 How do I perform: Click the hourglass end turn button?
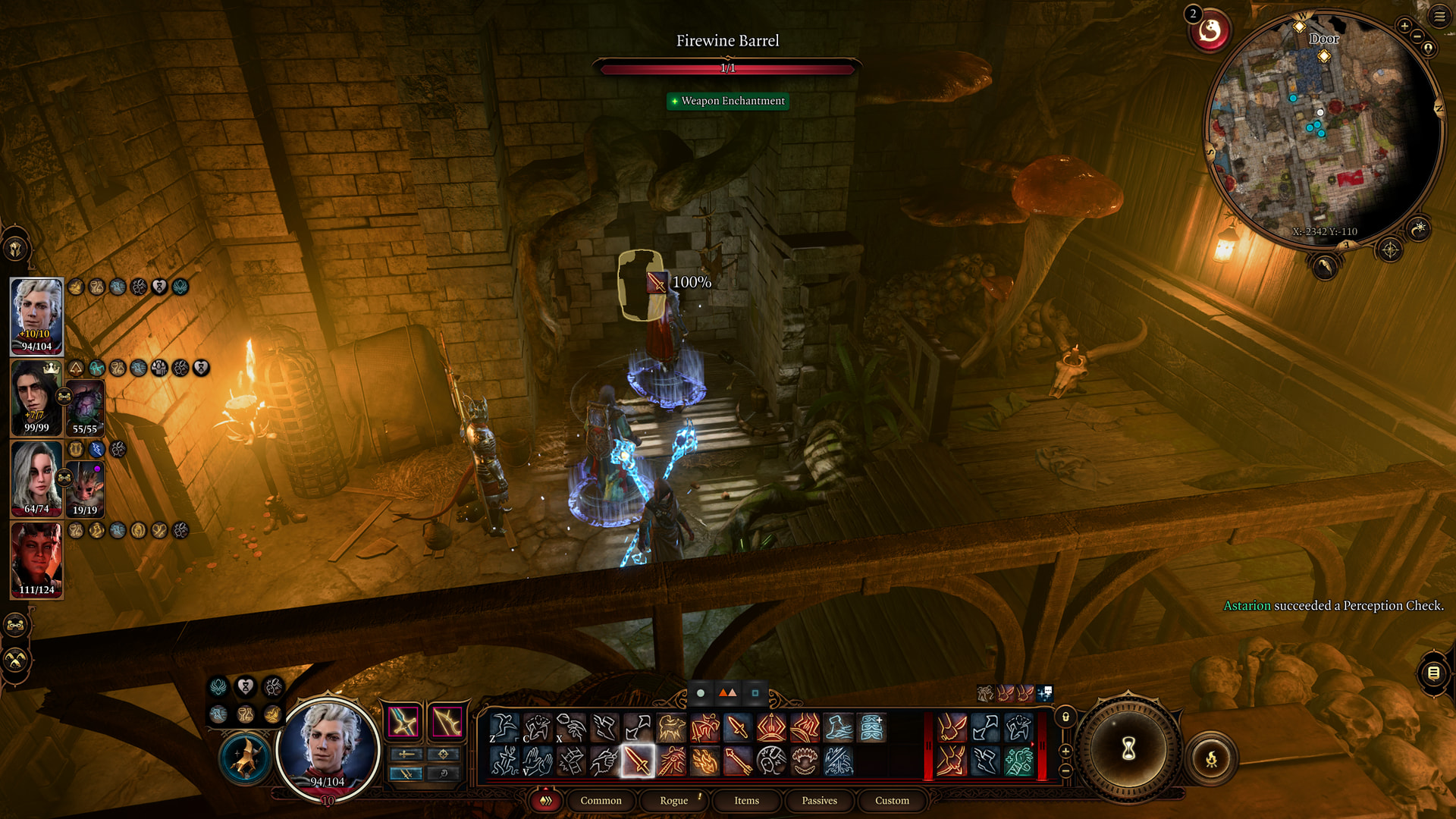1128,749
